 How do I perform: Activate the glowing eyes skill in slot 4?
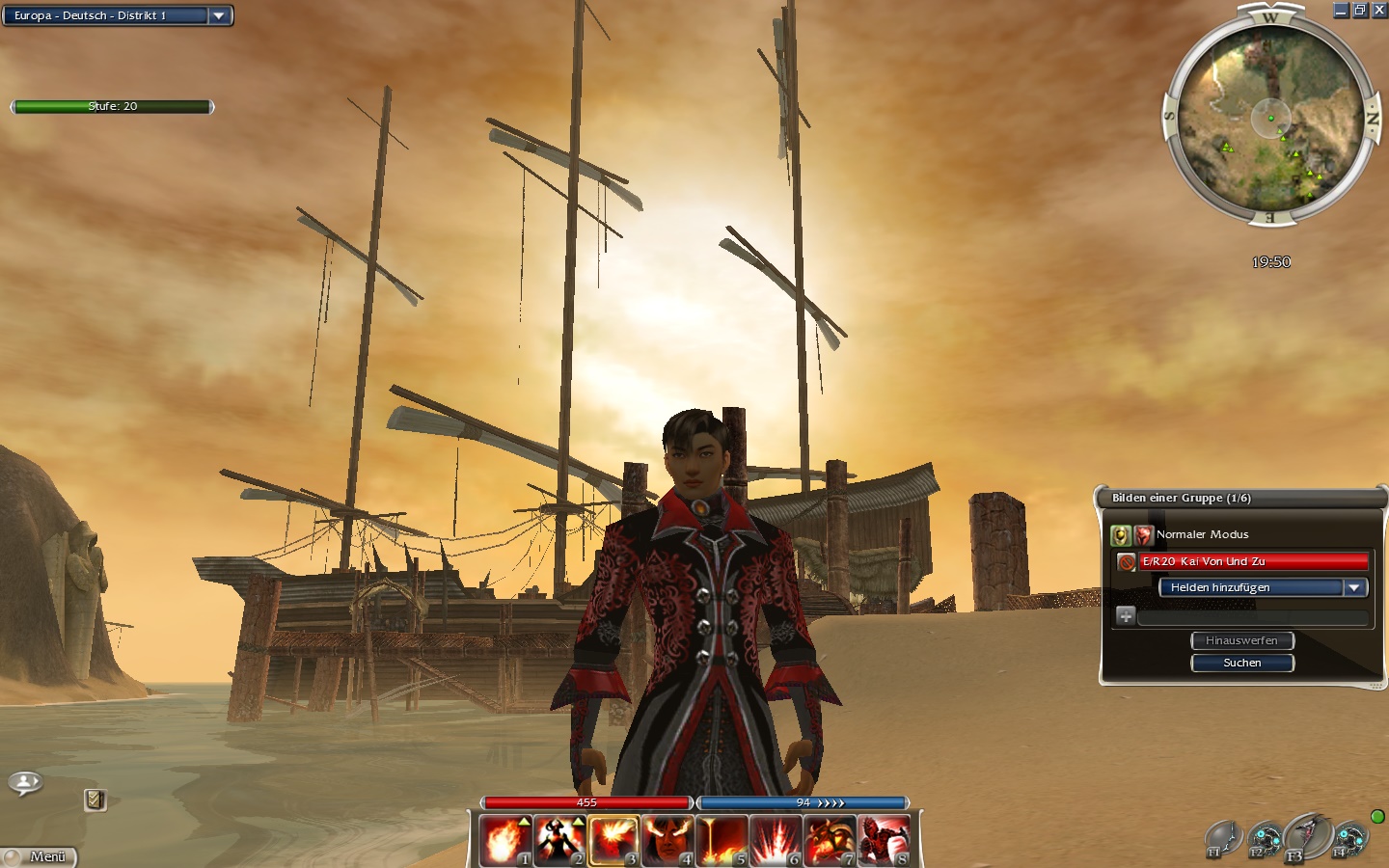pos(667,840)
